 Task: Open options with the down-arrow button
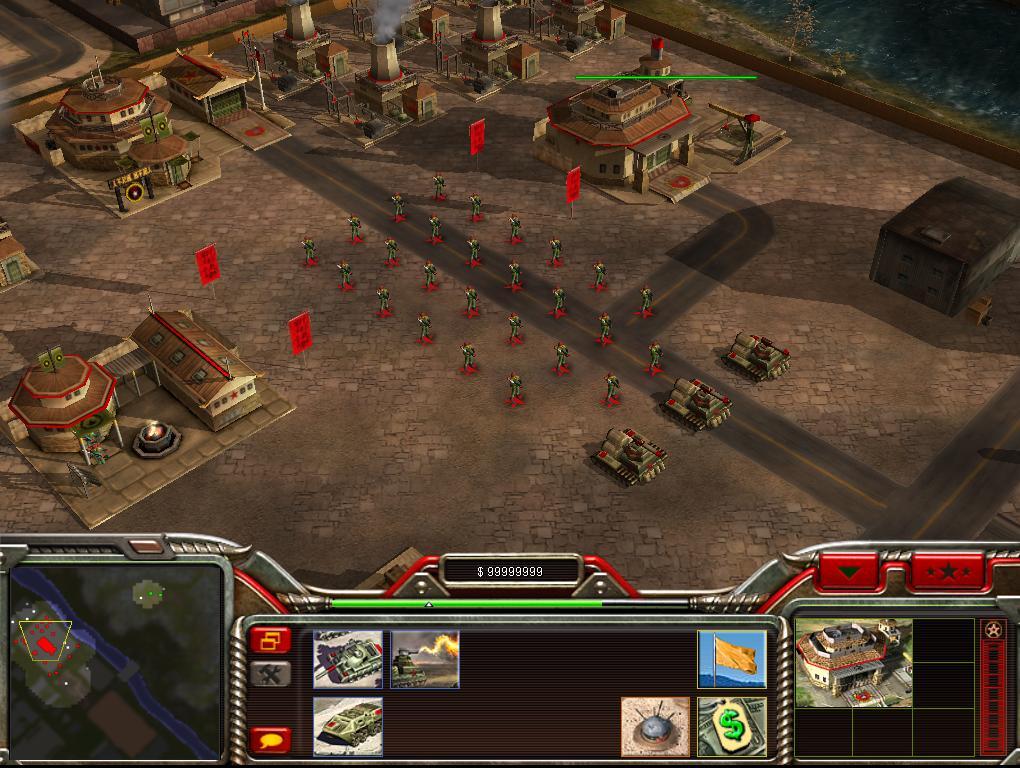click(x=849, y=573)
